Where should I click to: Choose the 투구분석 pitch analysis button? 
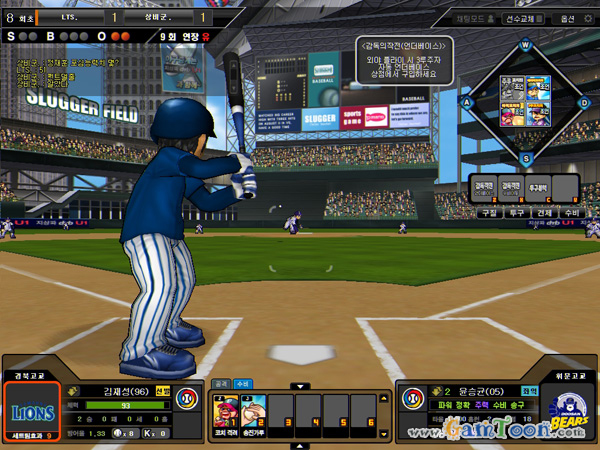click(538, 187)
